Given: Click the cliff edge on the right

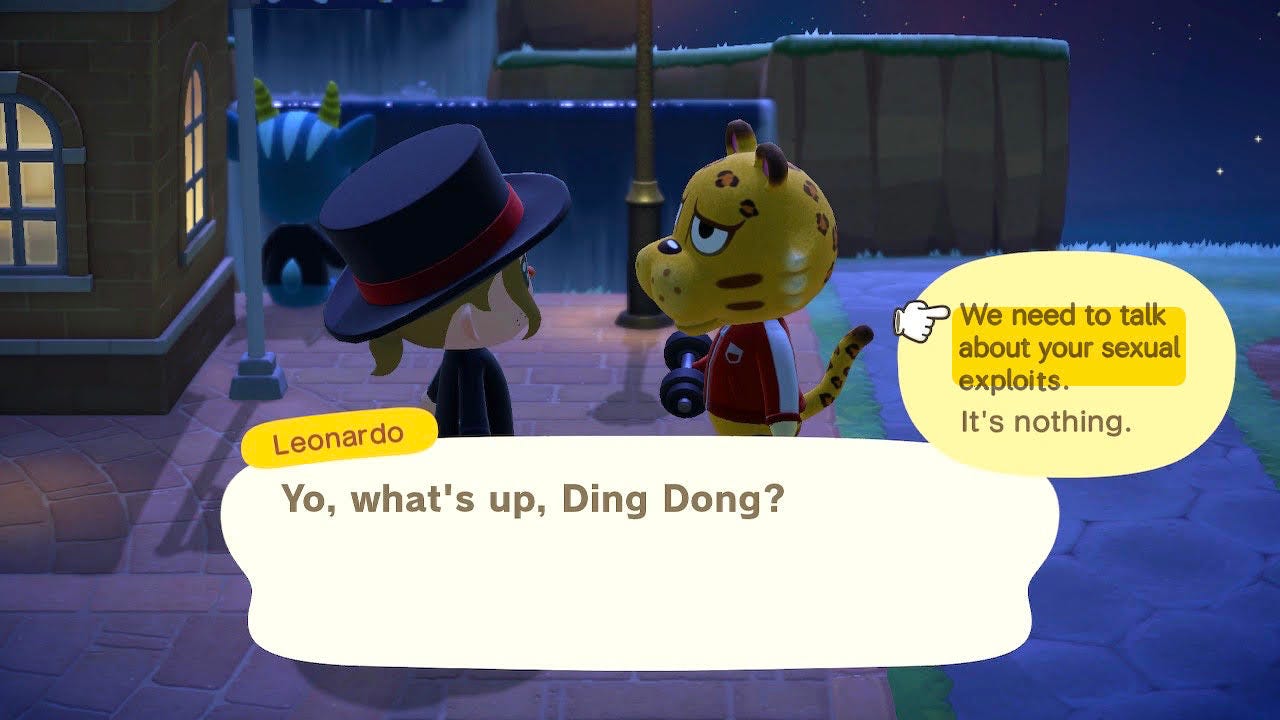Looking at the screenshot, I should (900, 150).
